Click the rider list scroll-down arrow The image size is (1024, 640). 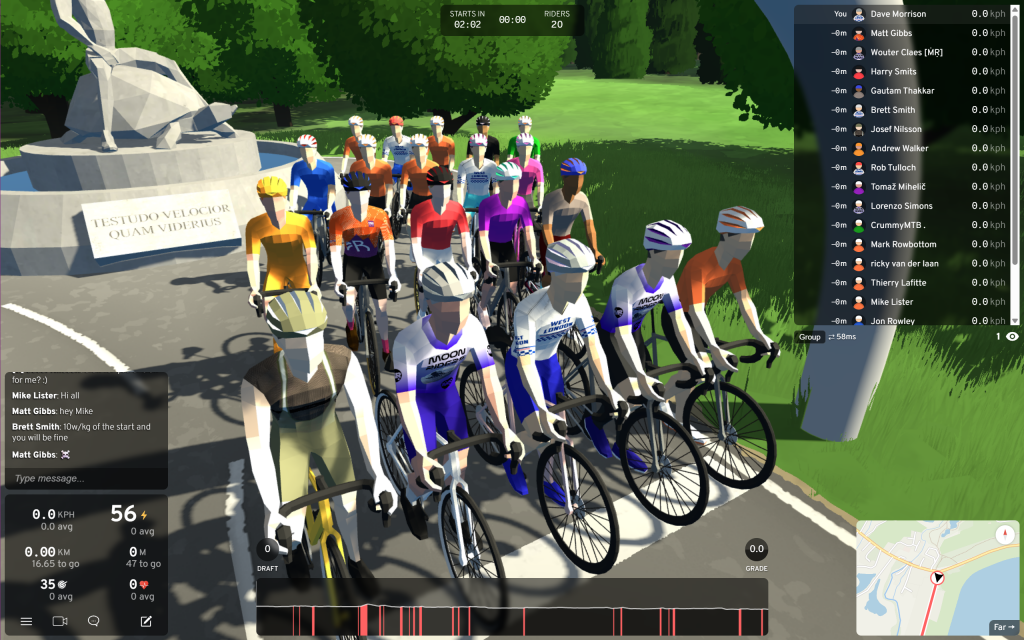pos(1015,320)
